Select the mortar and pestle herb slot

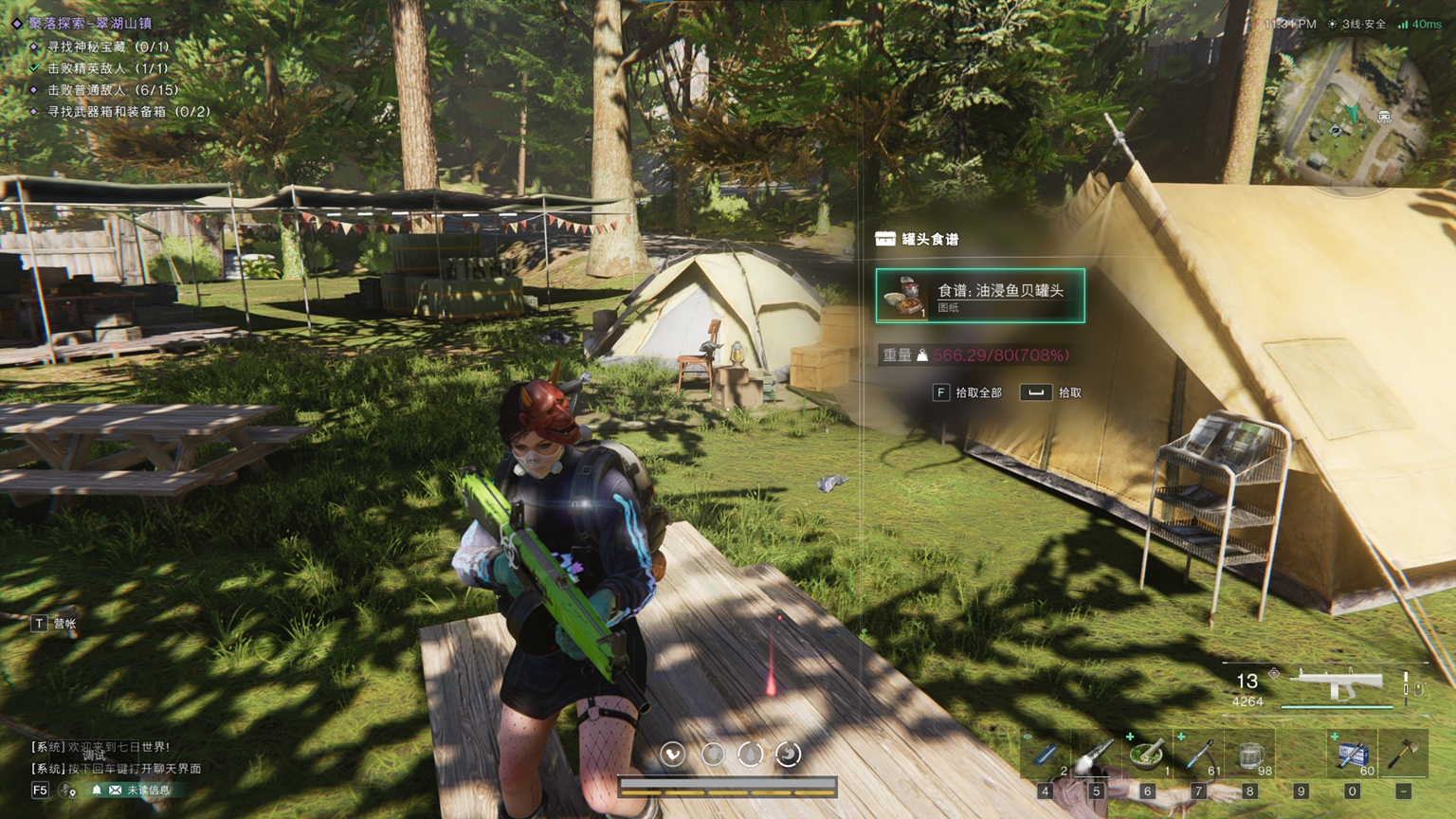[x=1147, y=756]
